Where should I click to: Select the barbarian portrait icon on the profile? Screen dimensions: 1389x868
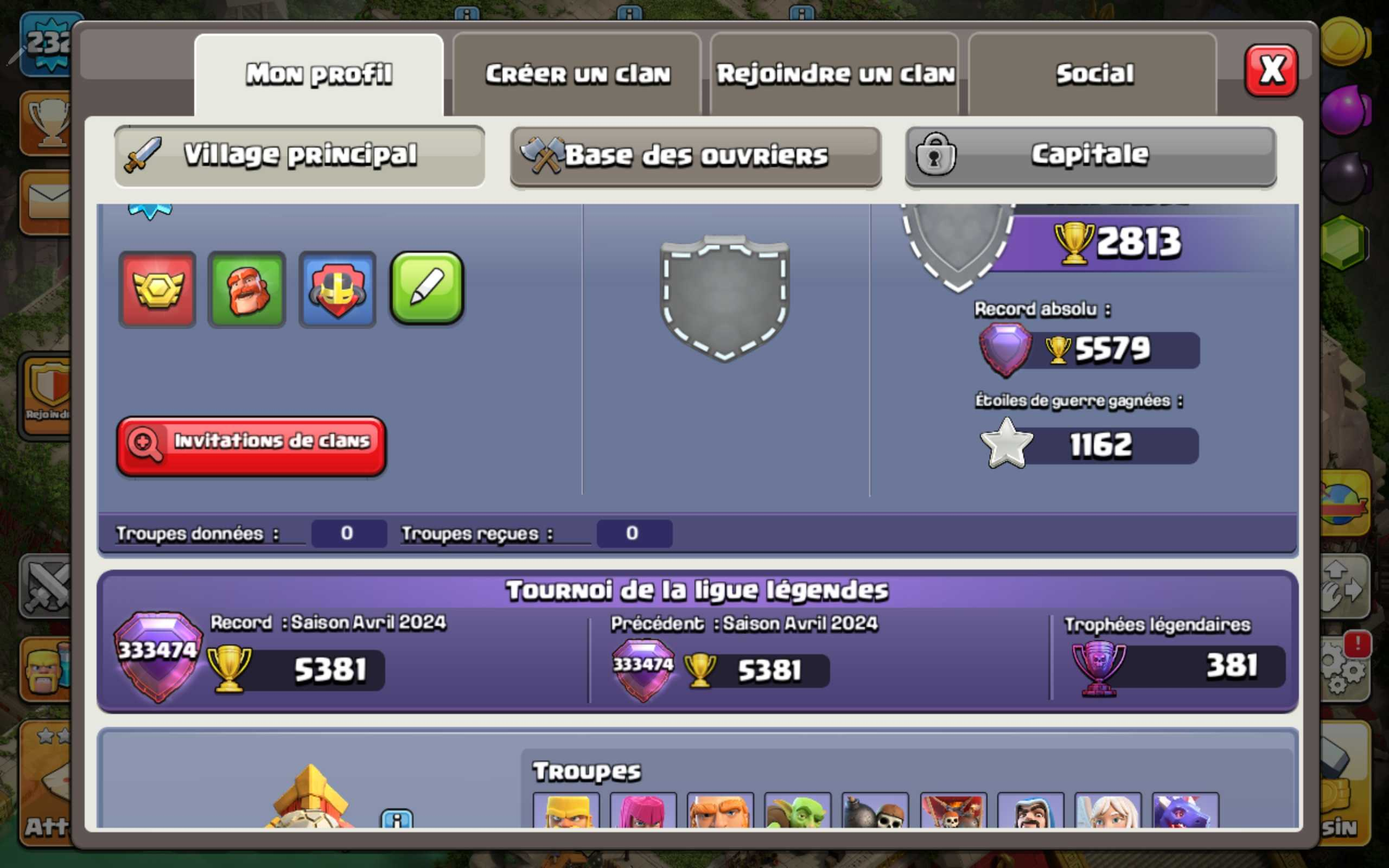[247, 290]
